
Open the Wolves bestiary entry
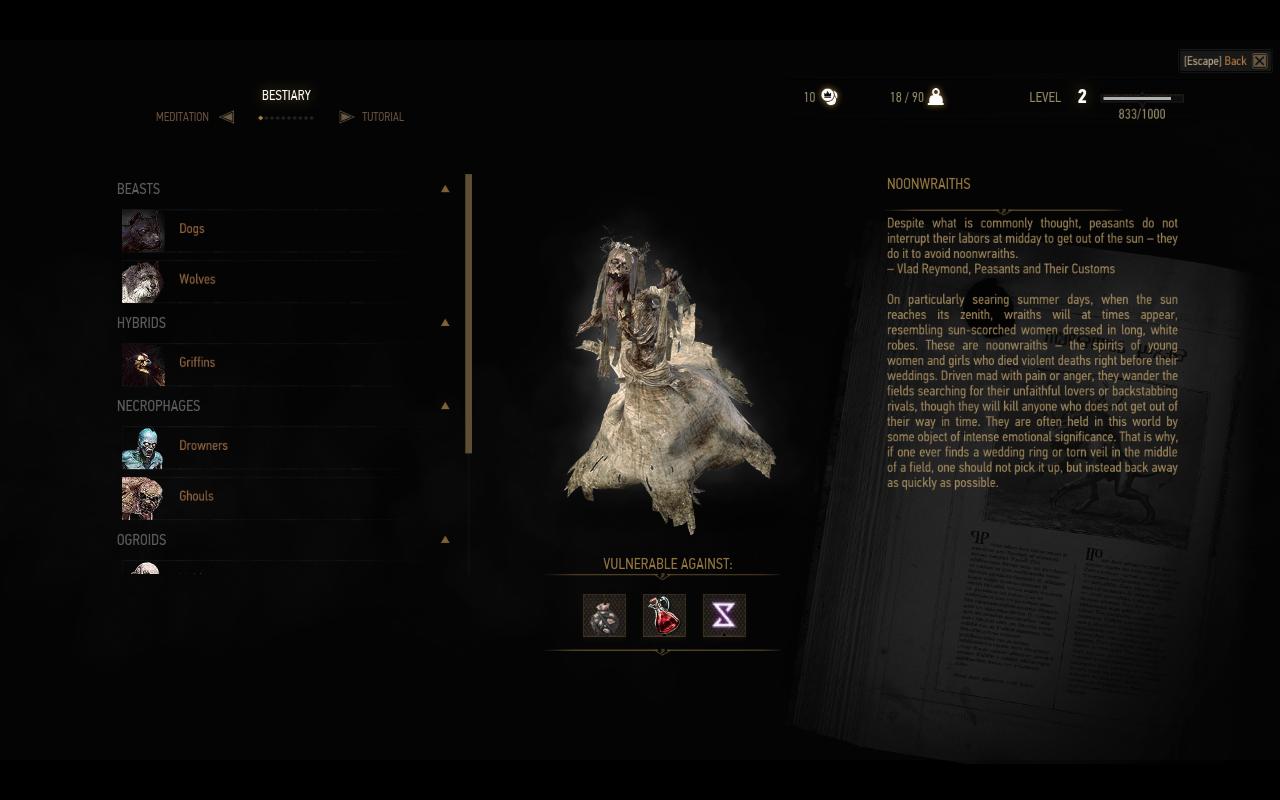pyautogui.click(x=197, y=280)
